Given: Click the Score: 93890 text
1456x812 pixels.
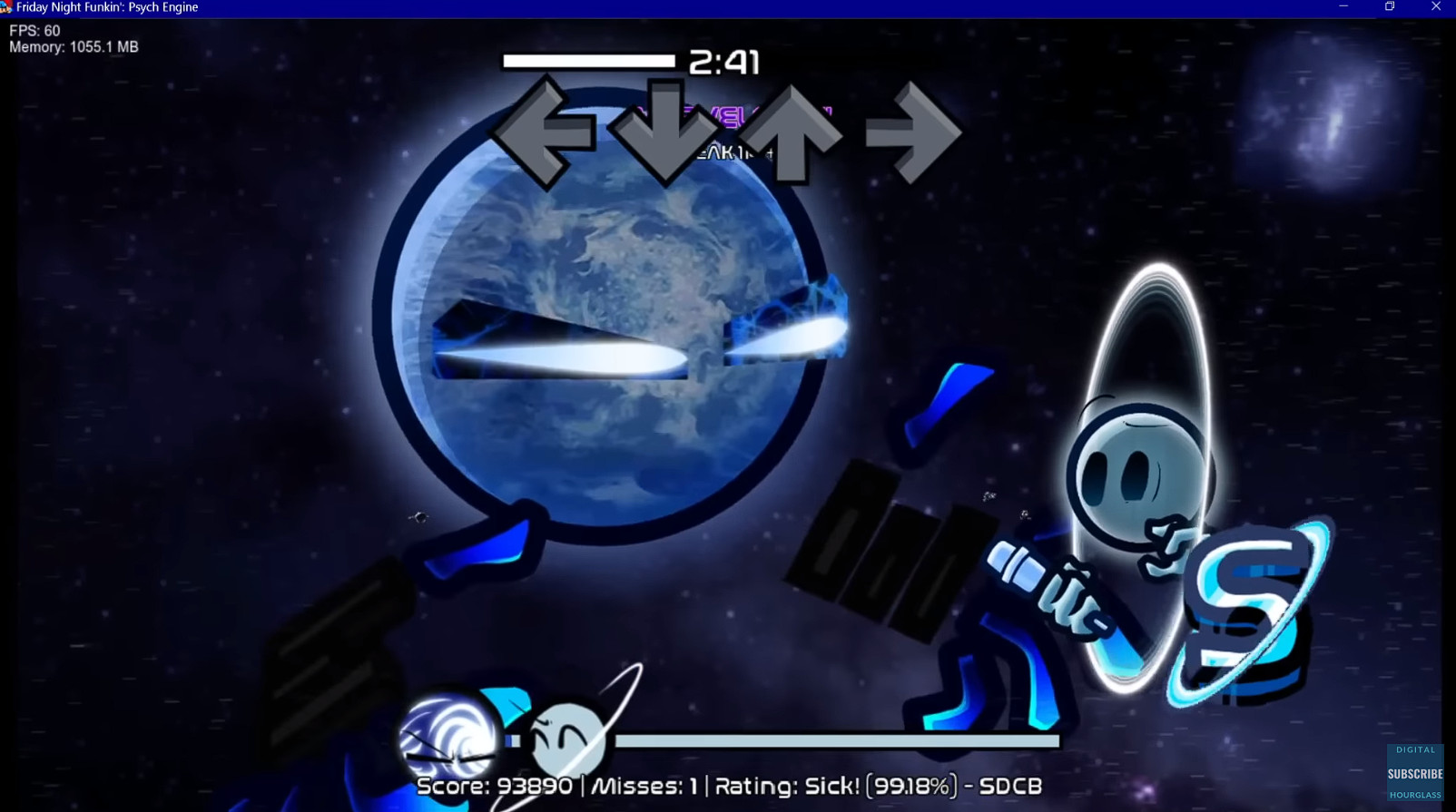Looking at the screenshot, I should [x=496, y=786].
